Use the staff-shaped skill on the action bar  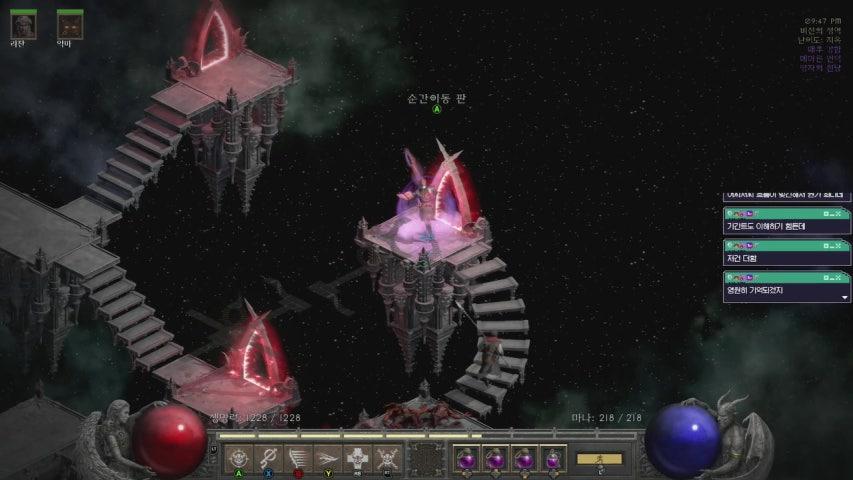268,457
